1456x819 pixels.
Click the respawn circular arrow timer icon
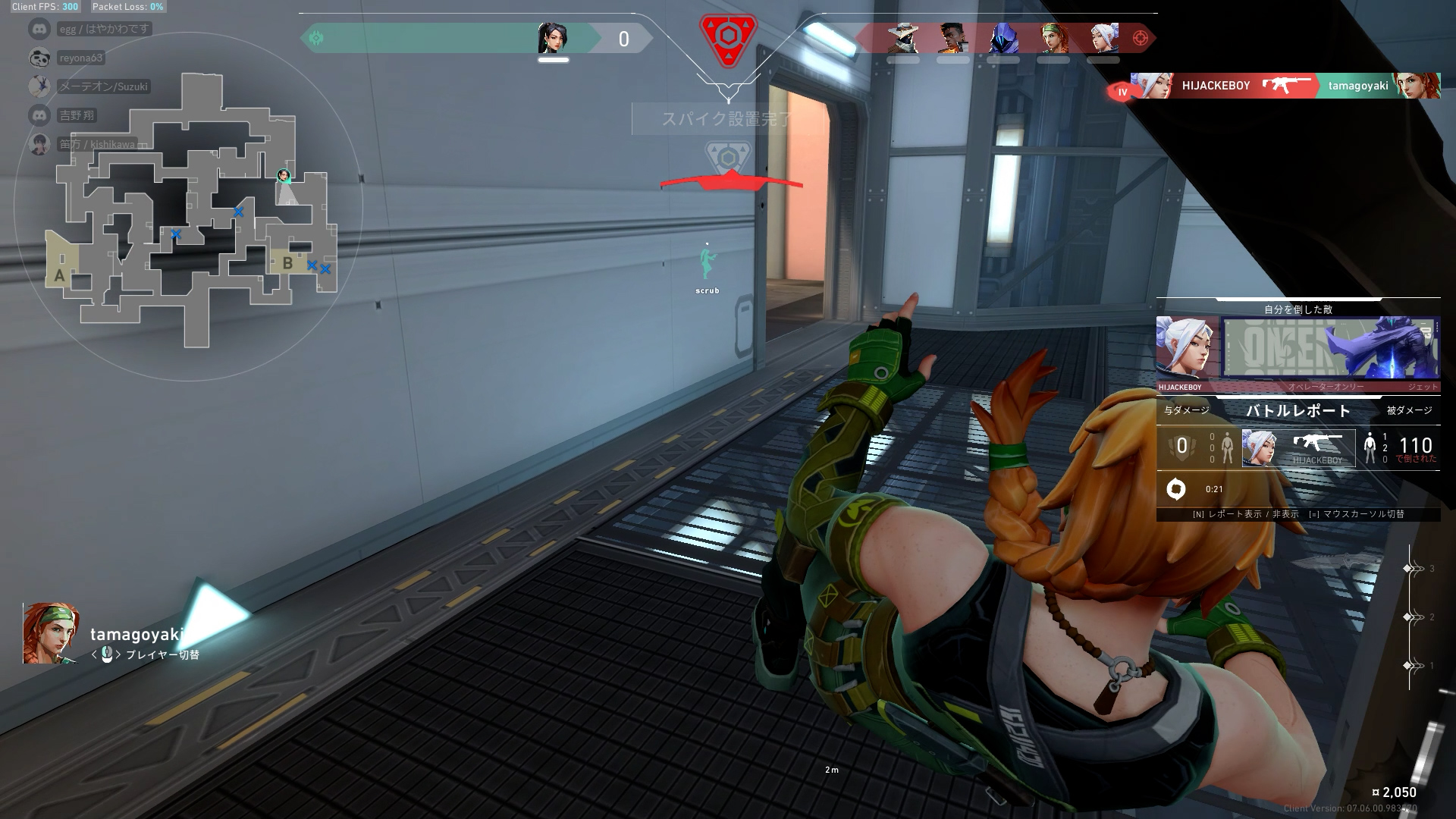[1176, 489]
